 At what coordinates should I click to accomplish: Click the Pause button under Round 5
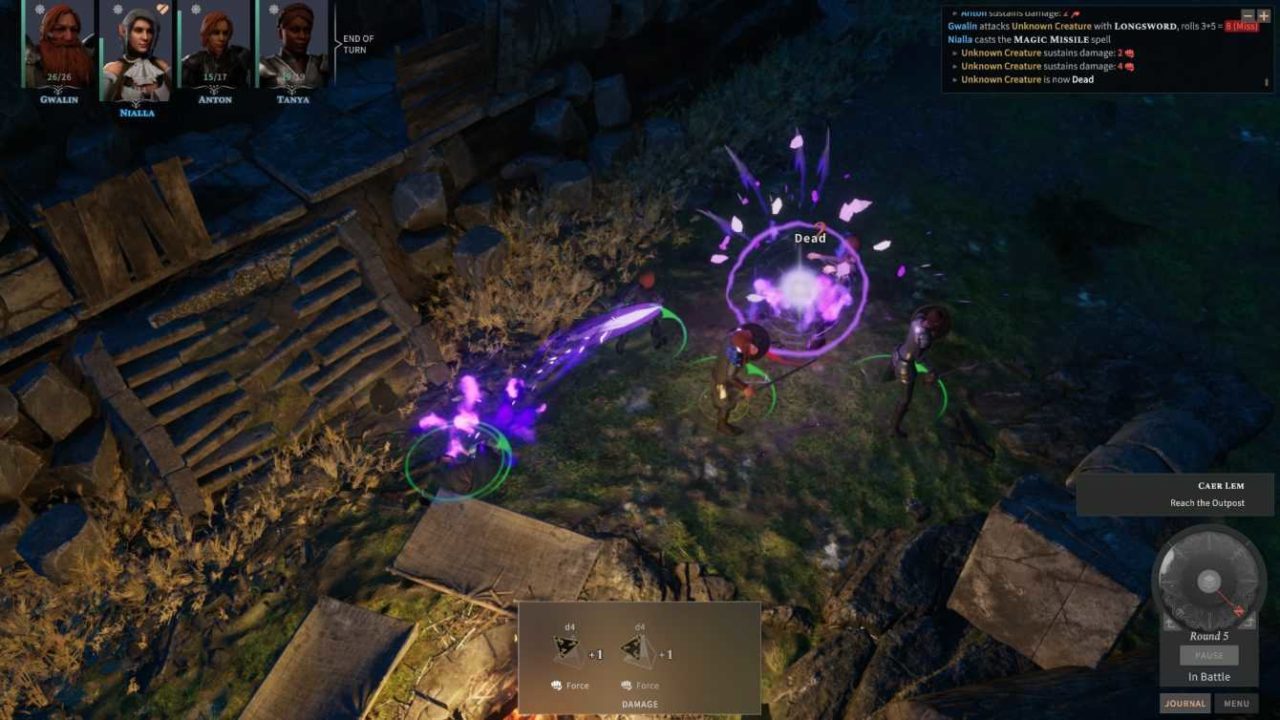[x=1209, y=656]
